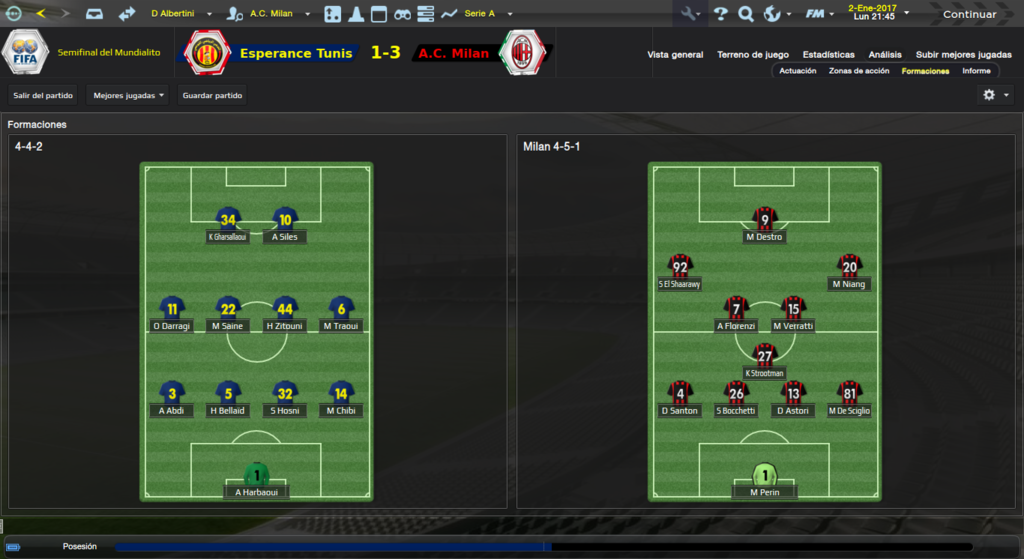Go to the Análisis tab
This screenshot has width=1024, height=559.
tap(885, 55)
